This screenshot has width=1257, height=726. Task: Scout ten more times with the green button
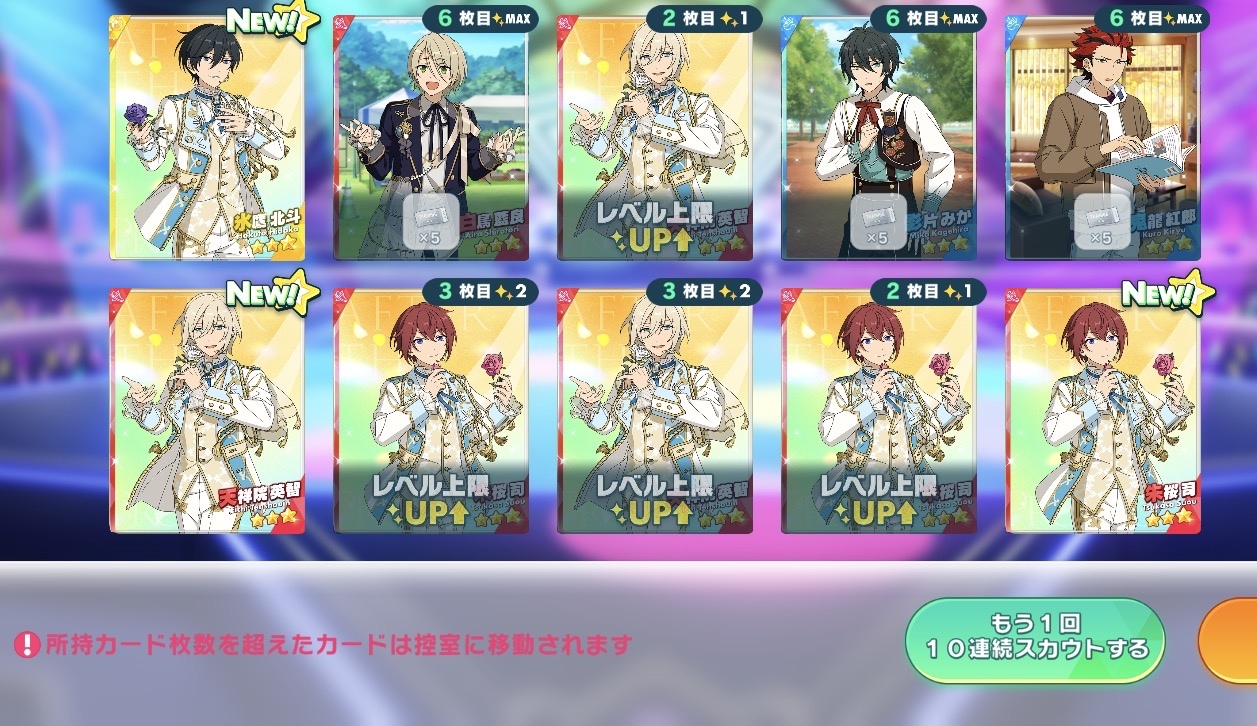coord(1034,641)
